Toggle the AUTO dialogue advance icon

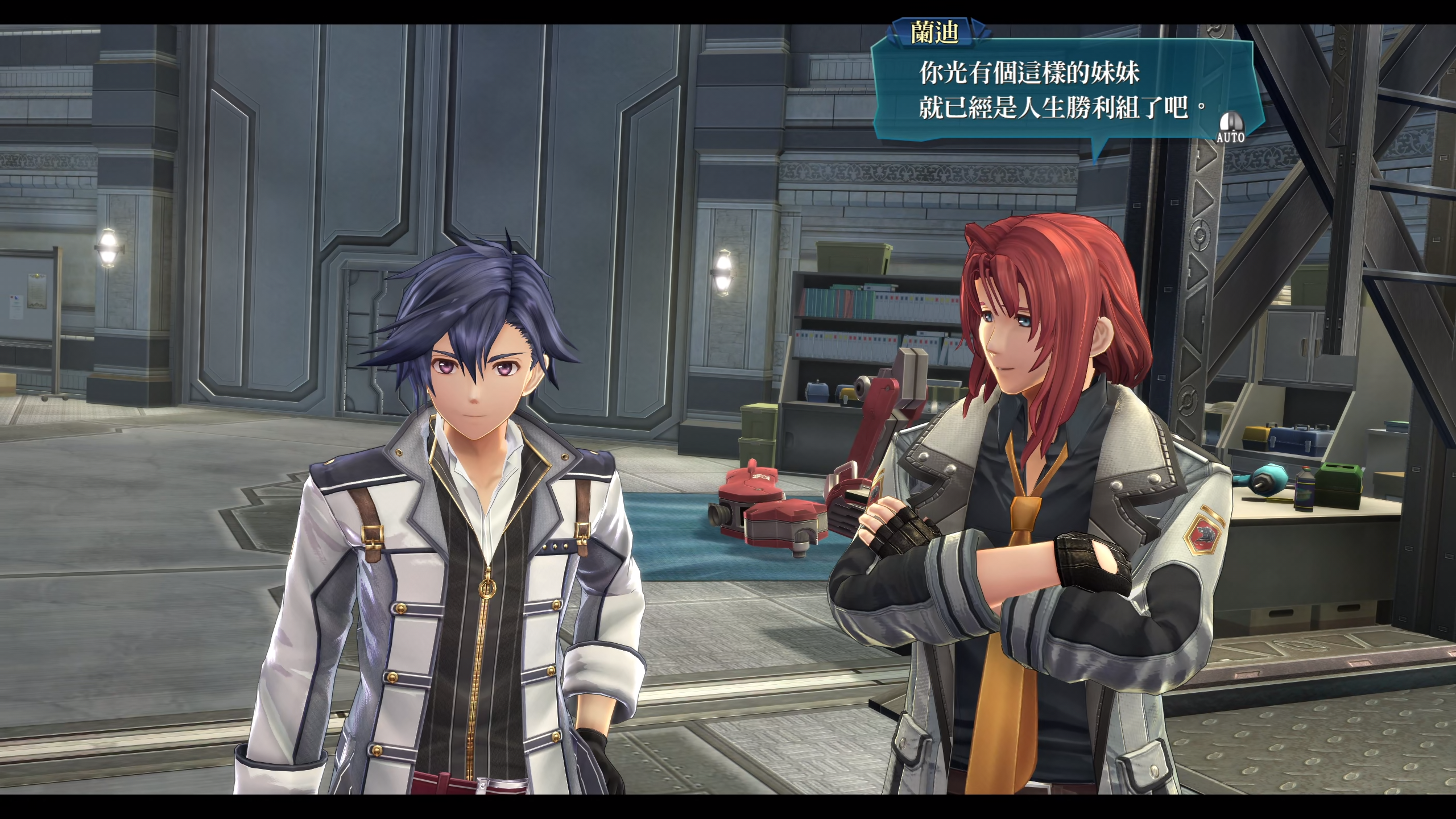1230,128
